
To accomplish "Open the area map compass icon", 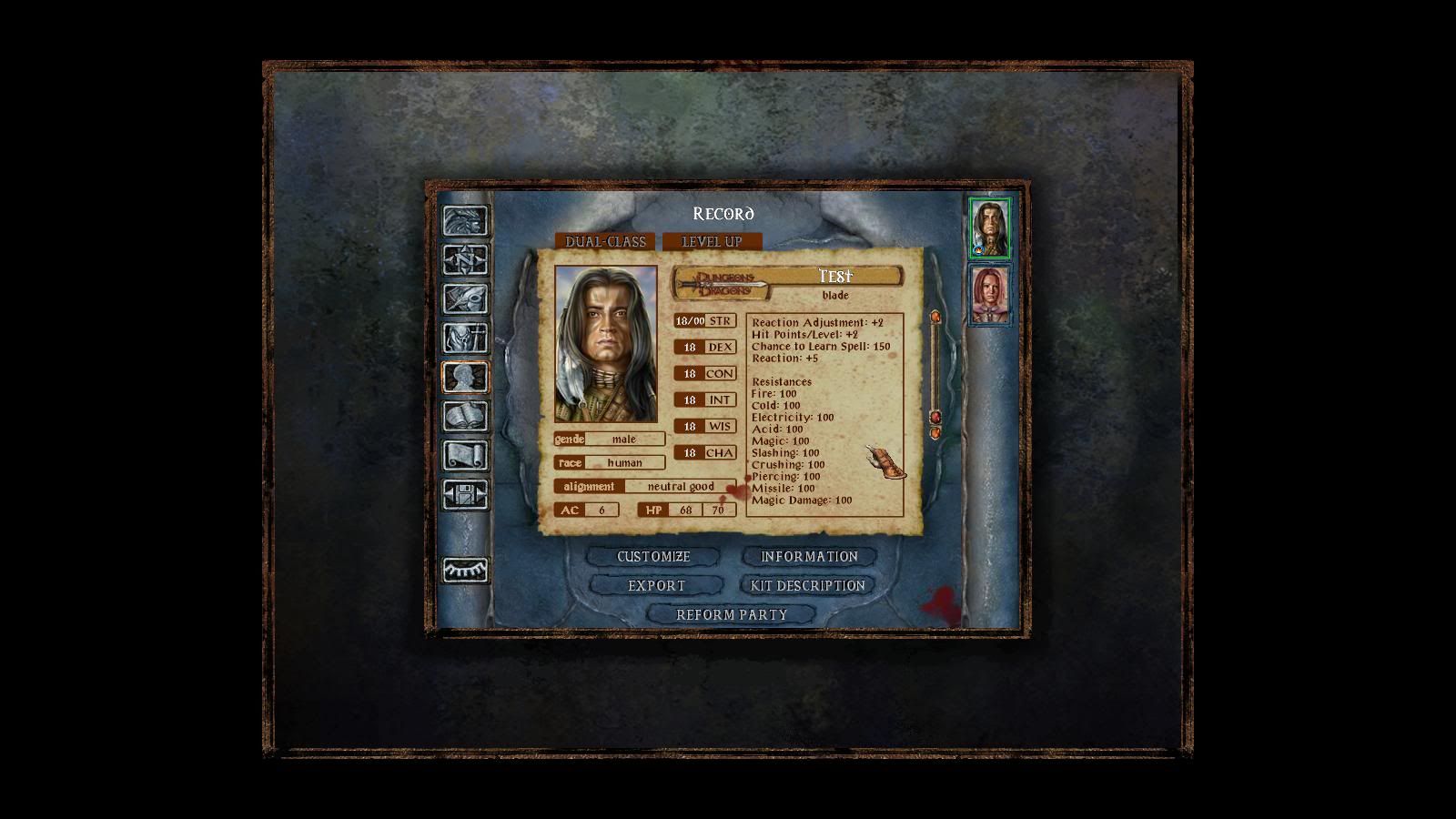I will pyautogui.click(x=465, y=259).
